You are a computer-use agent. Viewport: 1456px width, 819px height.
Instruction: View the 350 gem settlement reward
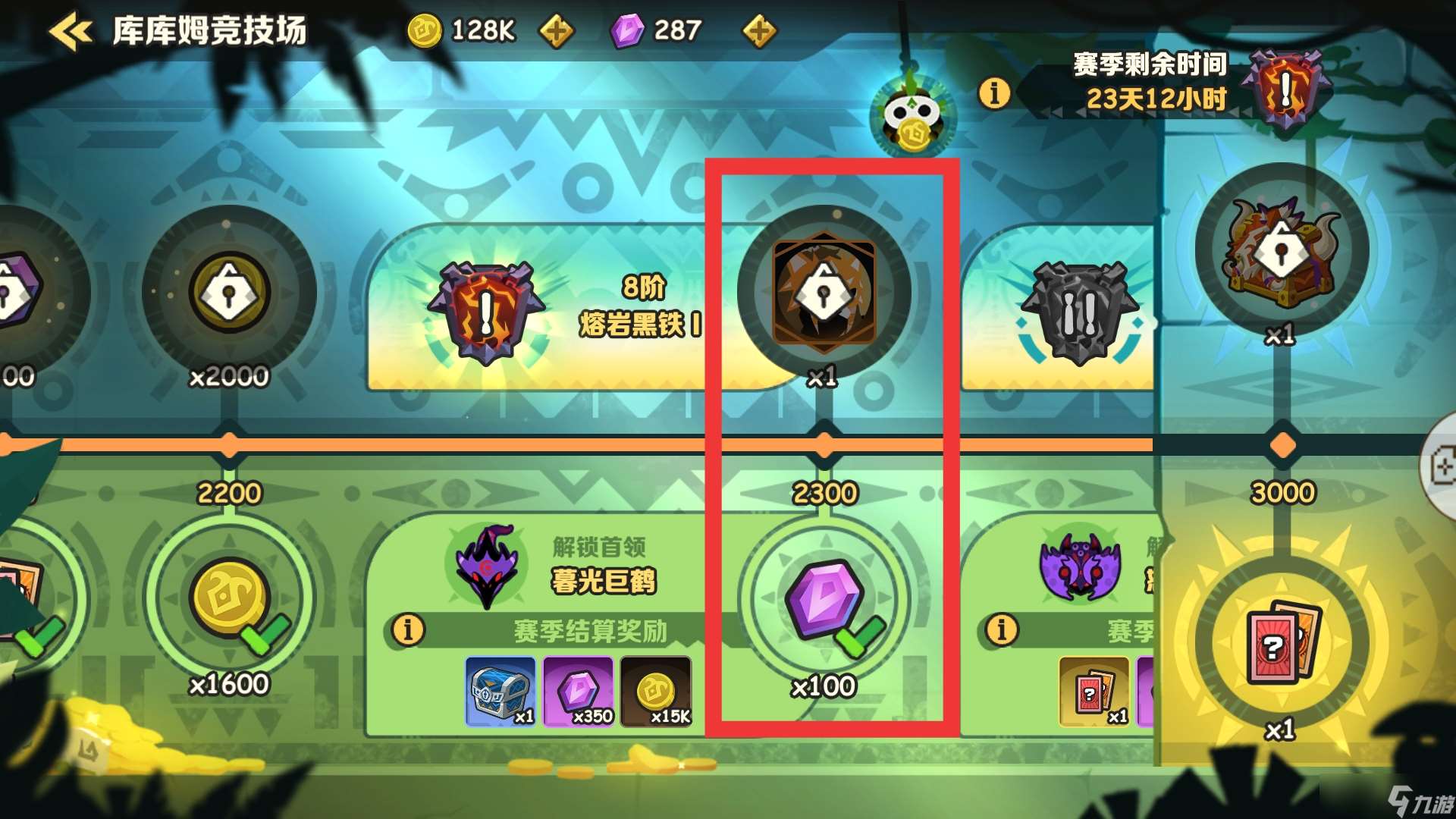coord(579,692)
